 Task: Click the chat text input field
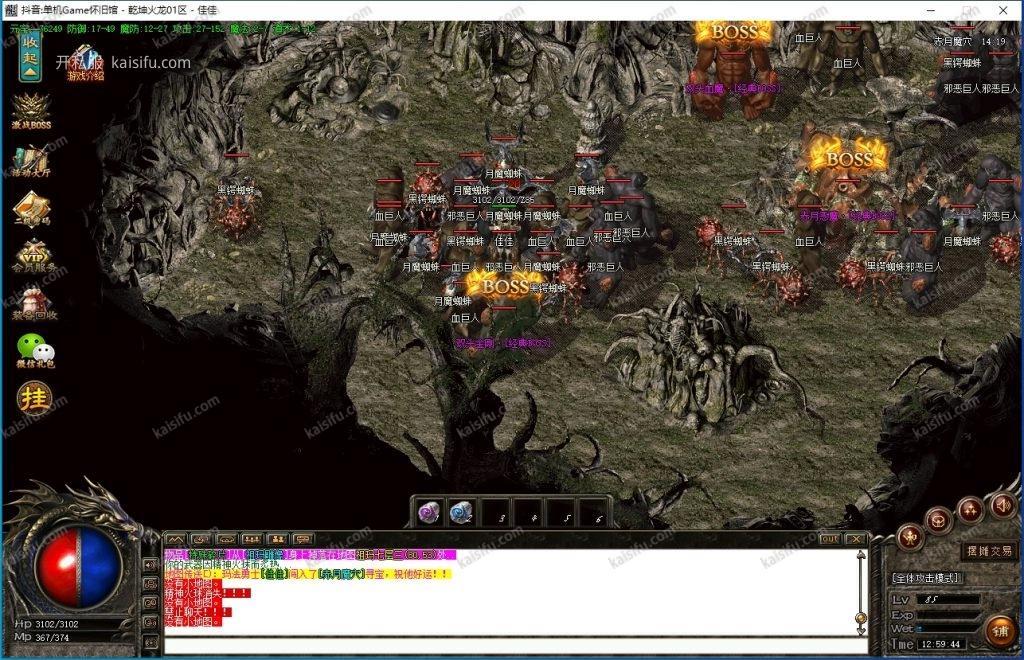click(x=500, y=643)
